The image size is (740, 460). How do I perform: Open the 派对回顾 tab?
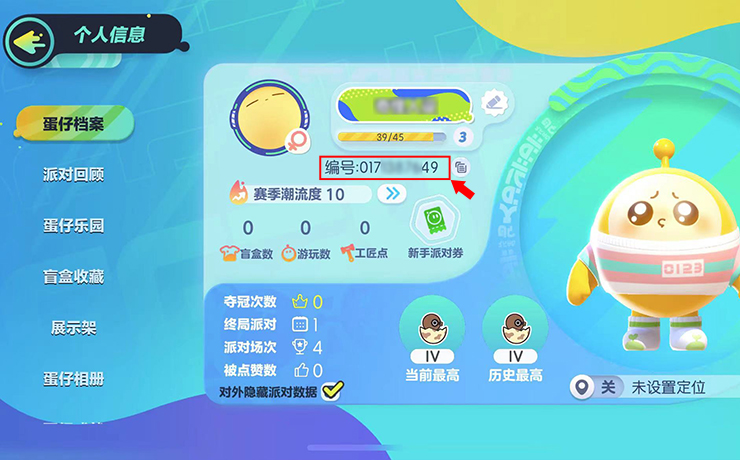click(x=73, y=174)
